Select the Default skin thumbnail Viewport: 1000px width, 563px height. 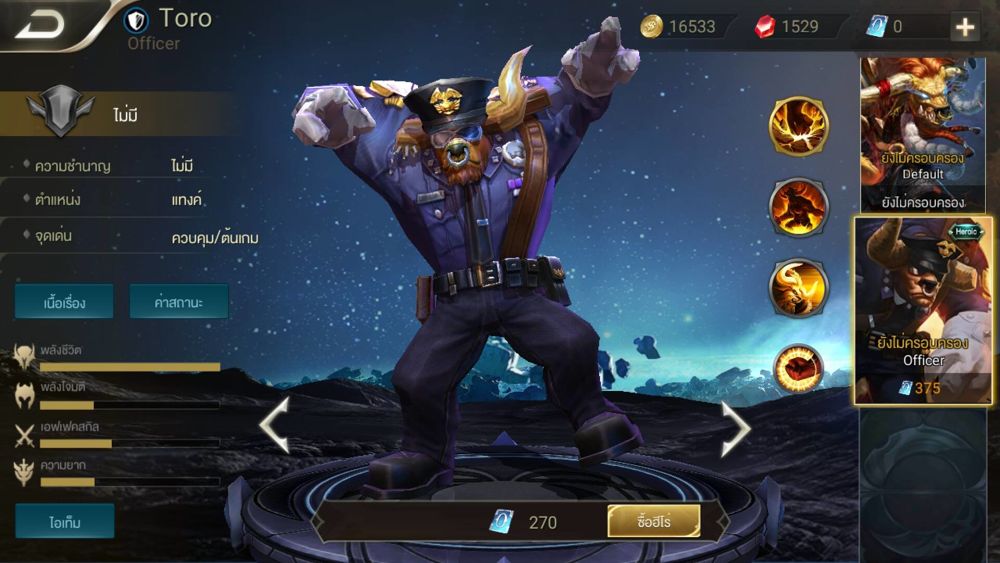[x=922, y=134]
